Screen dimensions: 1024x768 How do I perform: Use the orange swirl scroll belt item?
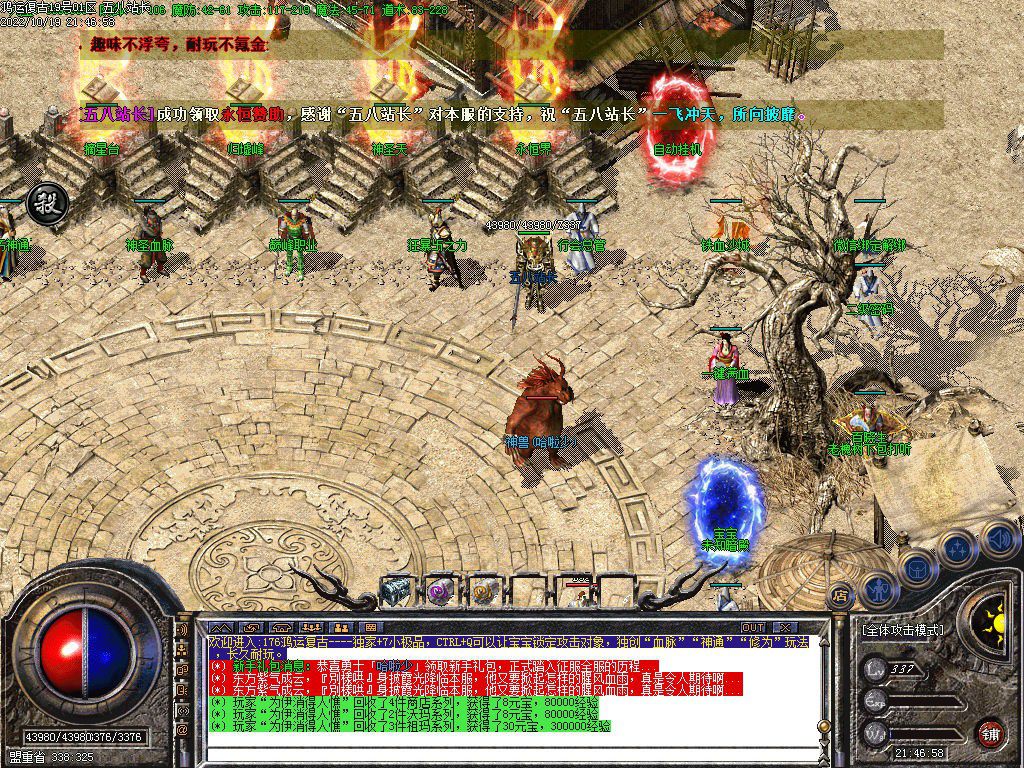484,591
